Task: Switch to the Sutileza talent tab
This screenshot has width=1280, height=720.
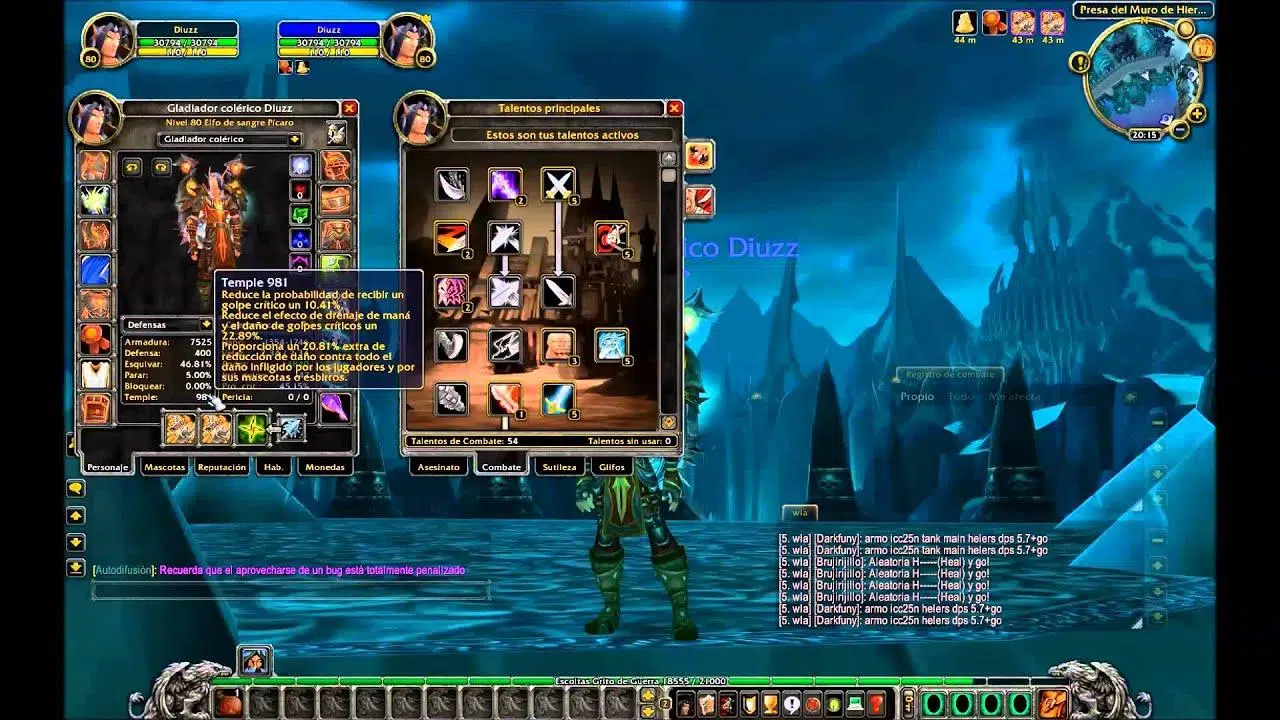Action: tap(559, 467)
